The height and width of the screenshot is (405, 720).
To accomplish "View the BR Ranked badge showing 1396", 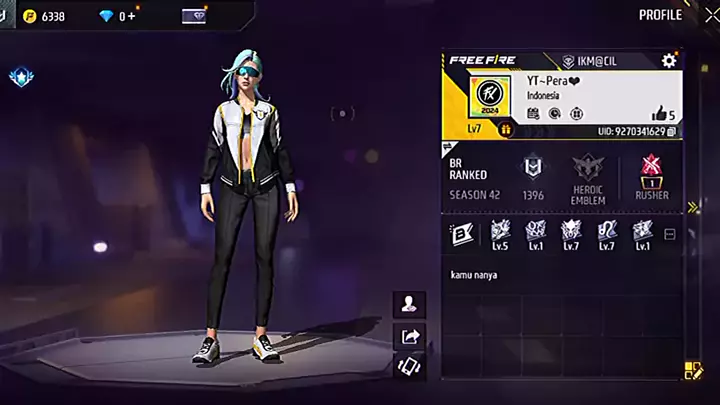I will point(533,178).
